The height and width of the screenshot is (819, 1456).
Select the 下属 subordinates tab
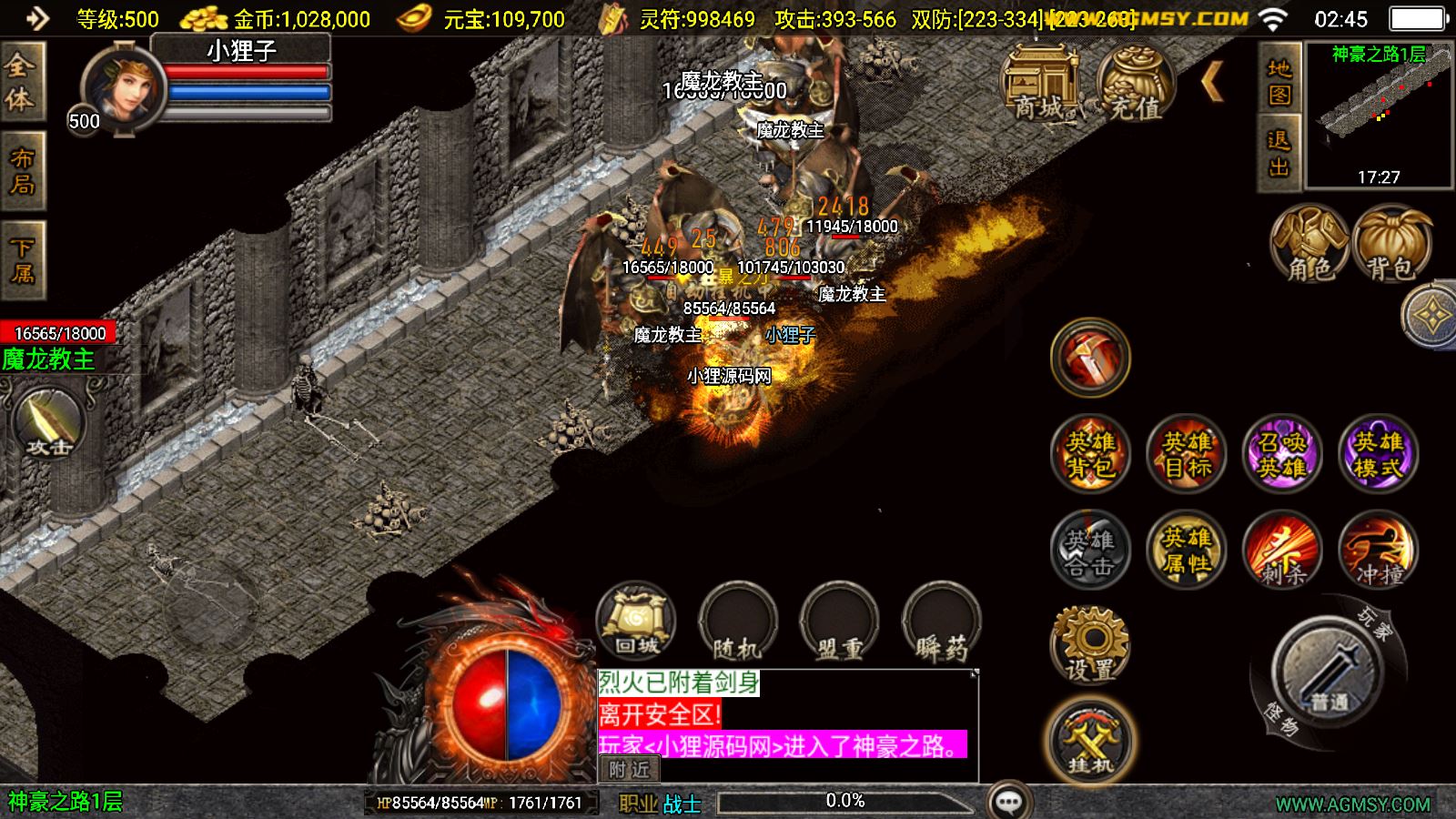(22, 259)
